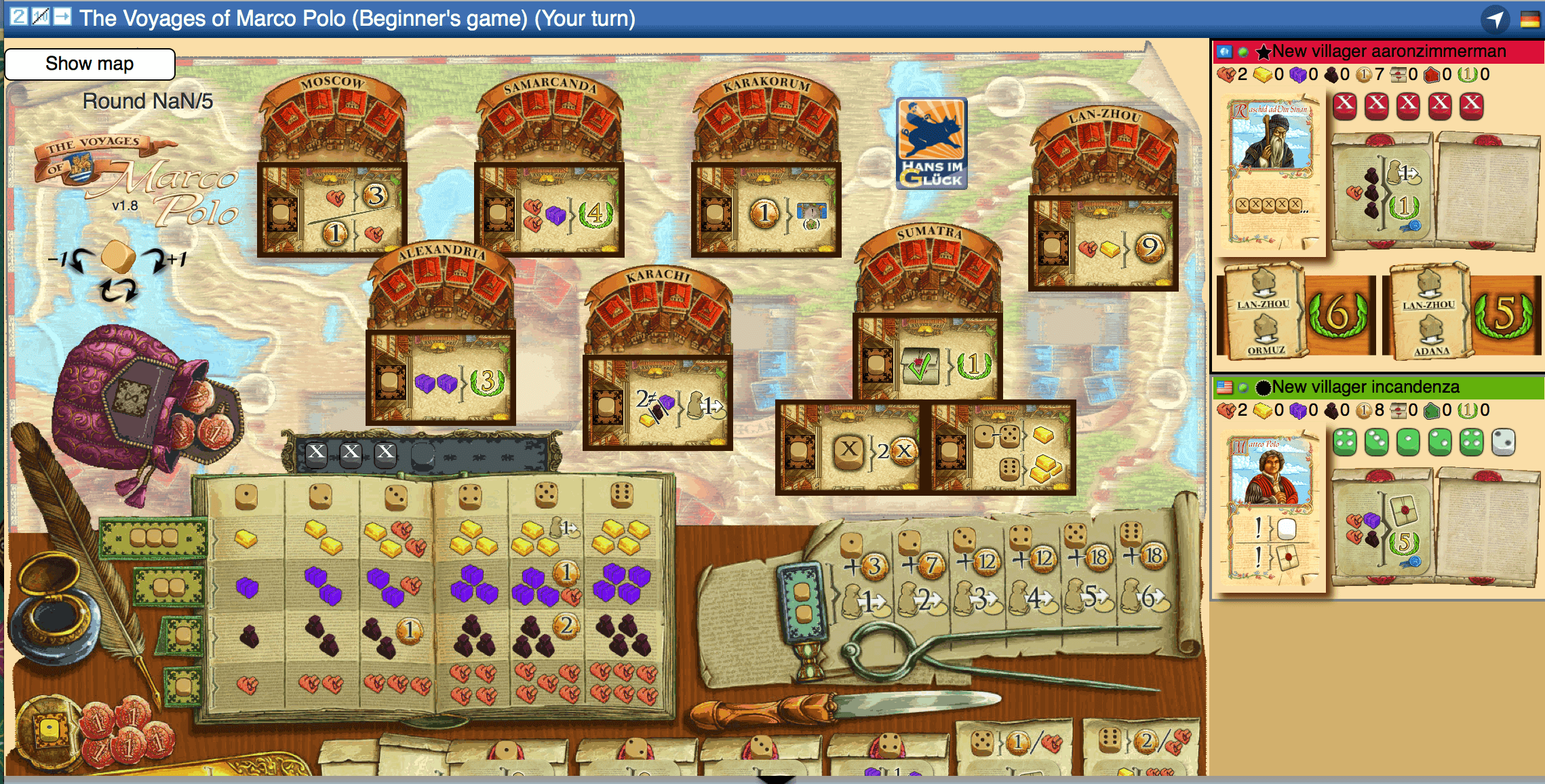1545x784 pixels.
Task: Click the German flag language button
Action: point(1529,19)
